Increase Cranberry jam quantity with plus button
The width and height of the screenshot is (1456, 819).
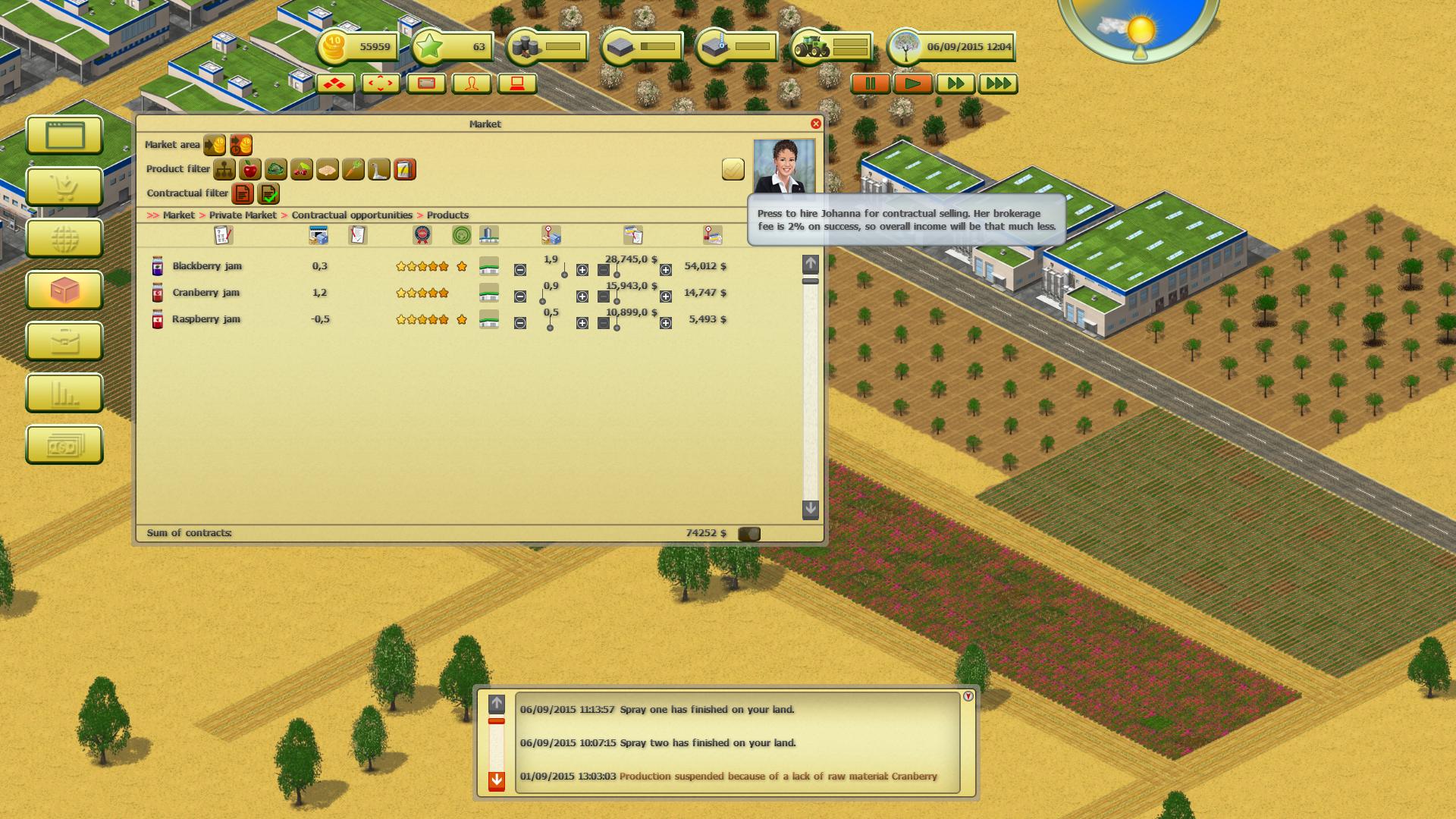pyautogui.click(x=582, y=296)
